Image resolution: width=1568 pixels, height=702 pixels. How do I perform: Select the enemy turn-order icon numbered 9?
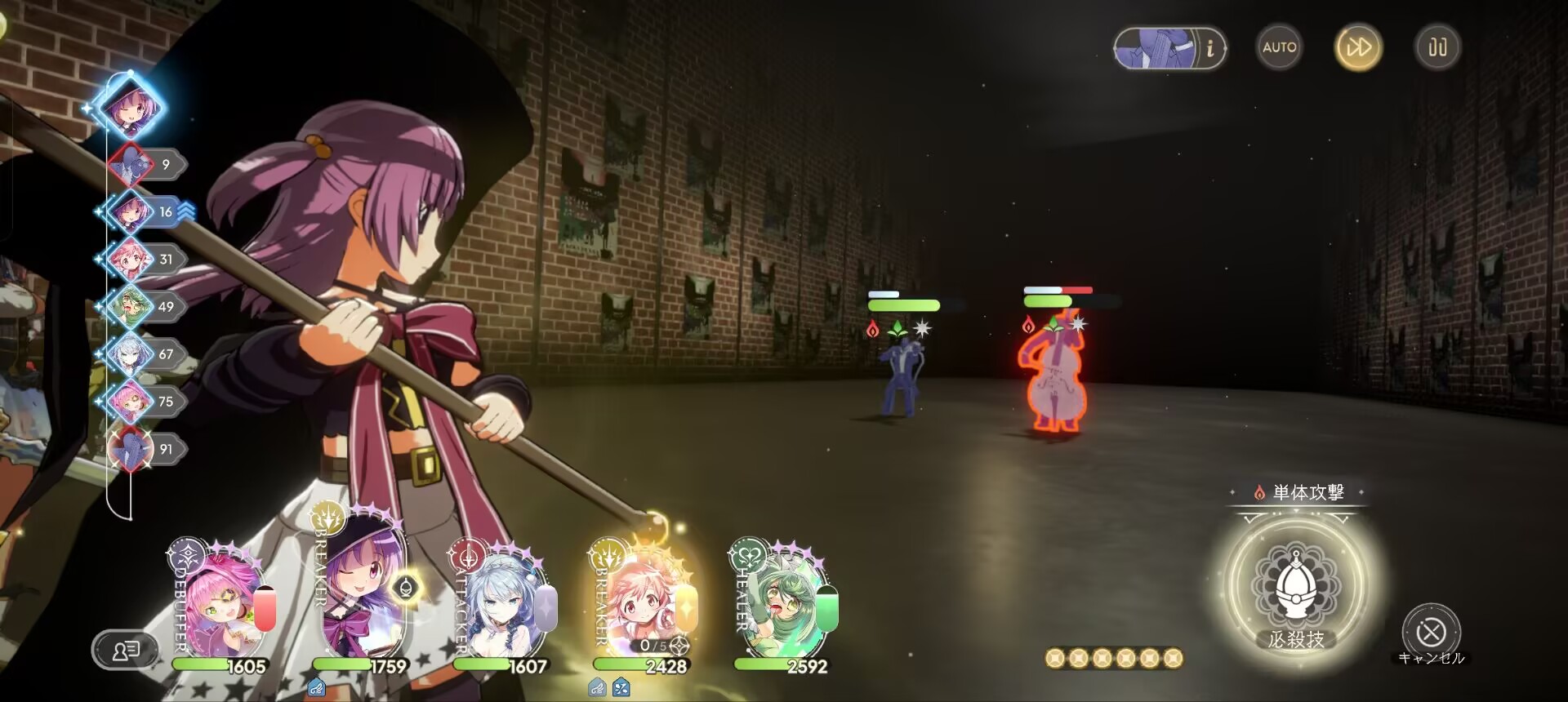[x=131, y=165]
